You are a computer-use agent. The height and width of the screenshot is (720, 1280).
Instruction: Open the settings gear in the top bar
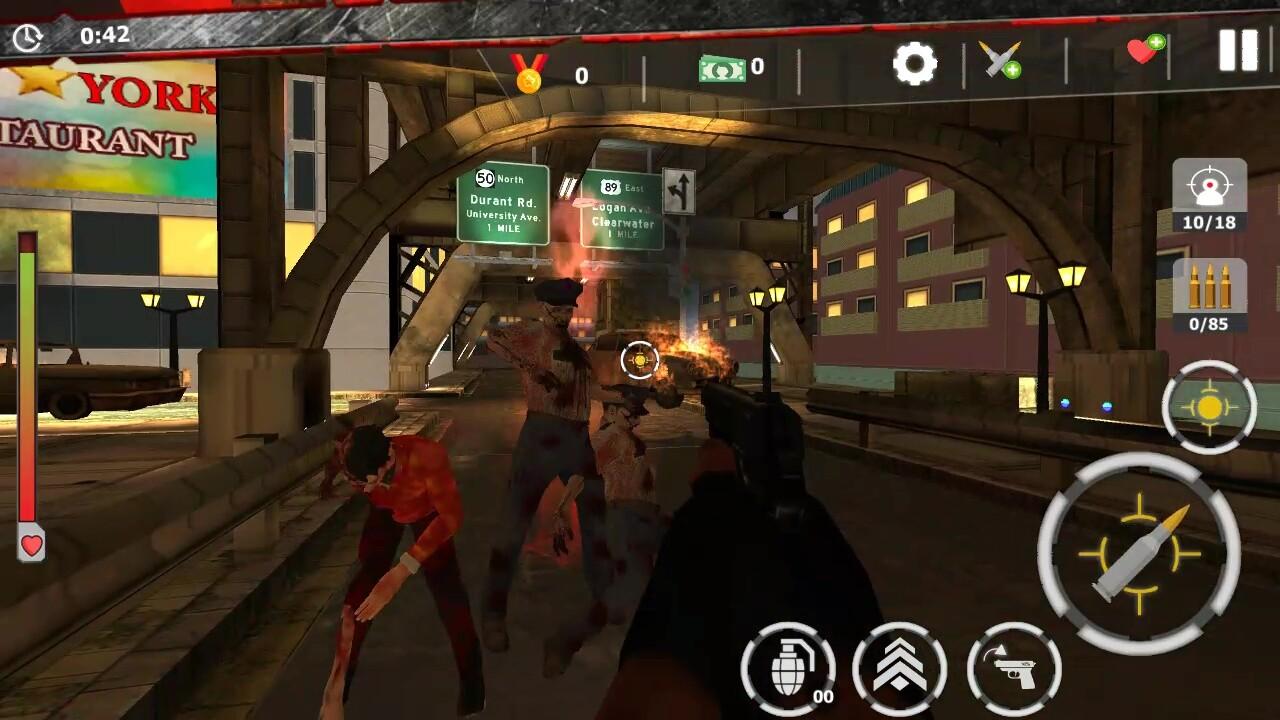click(914, 64)
